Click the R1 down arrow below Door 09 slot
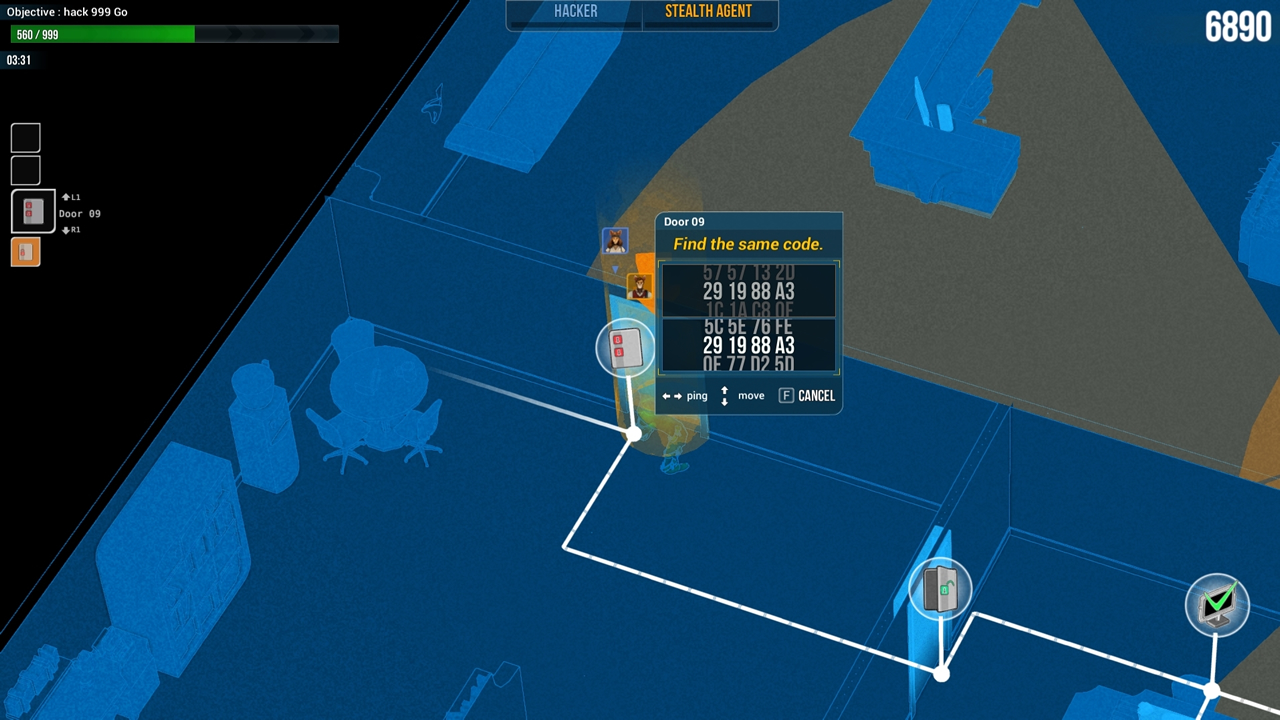The width and height of the screenshot is (1280, 720). click(70, 230)
